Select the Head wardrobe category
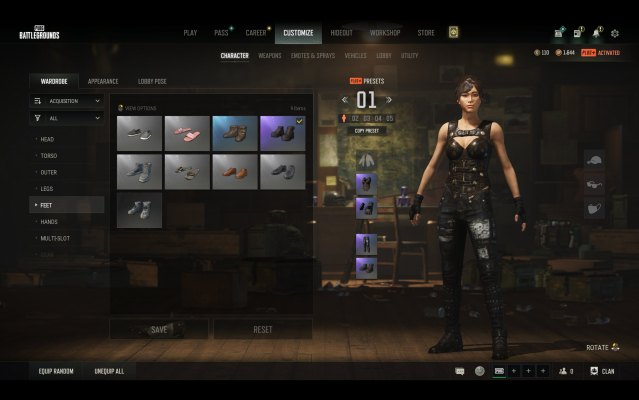Screen dimensions: 639x400 [x=48, y=139]
